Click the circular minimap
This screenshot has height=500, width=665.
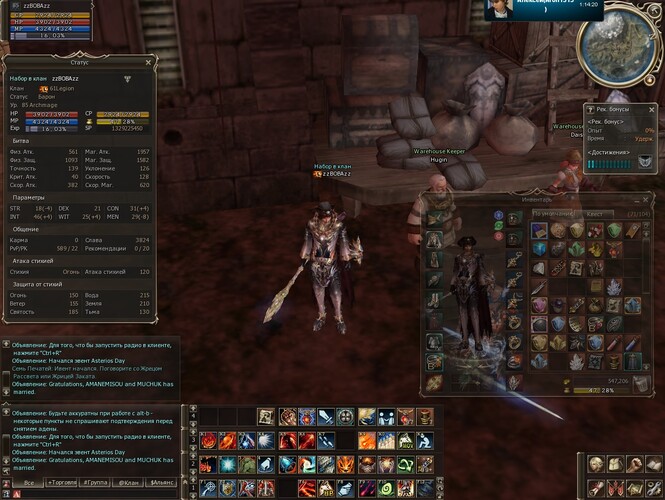point(622,44)
